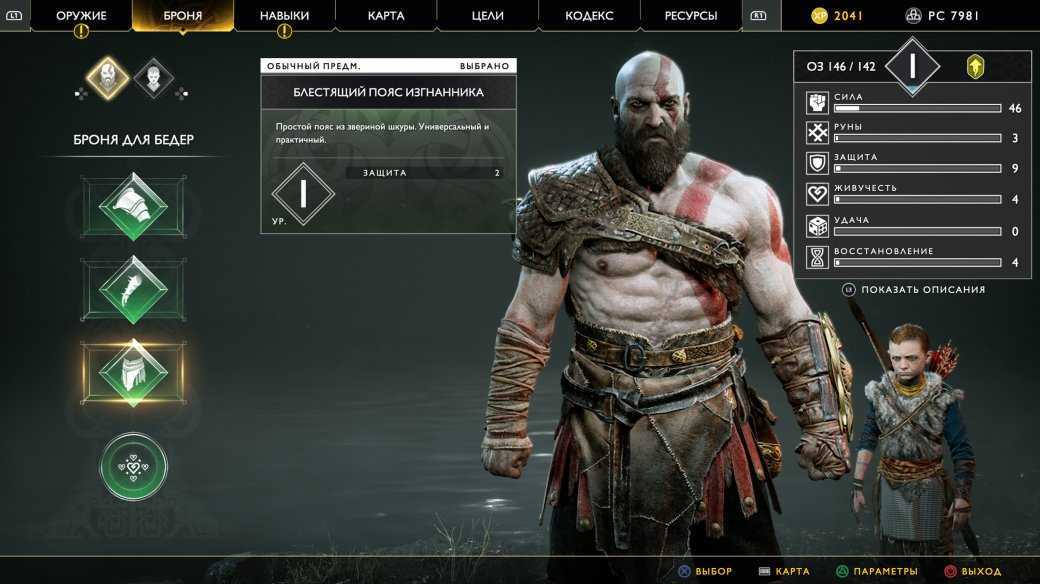Open the Ресурсы tab
The width and height of the screenshot is (1040, 584).
[x=691, y=16]
